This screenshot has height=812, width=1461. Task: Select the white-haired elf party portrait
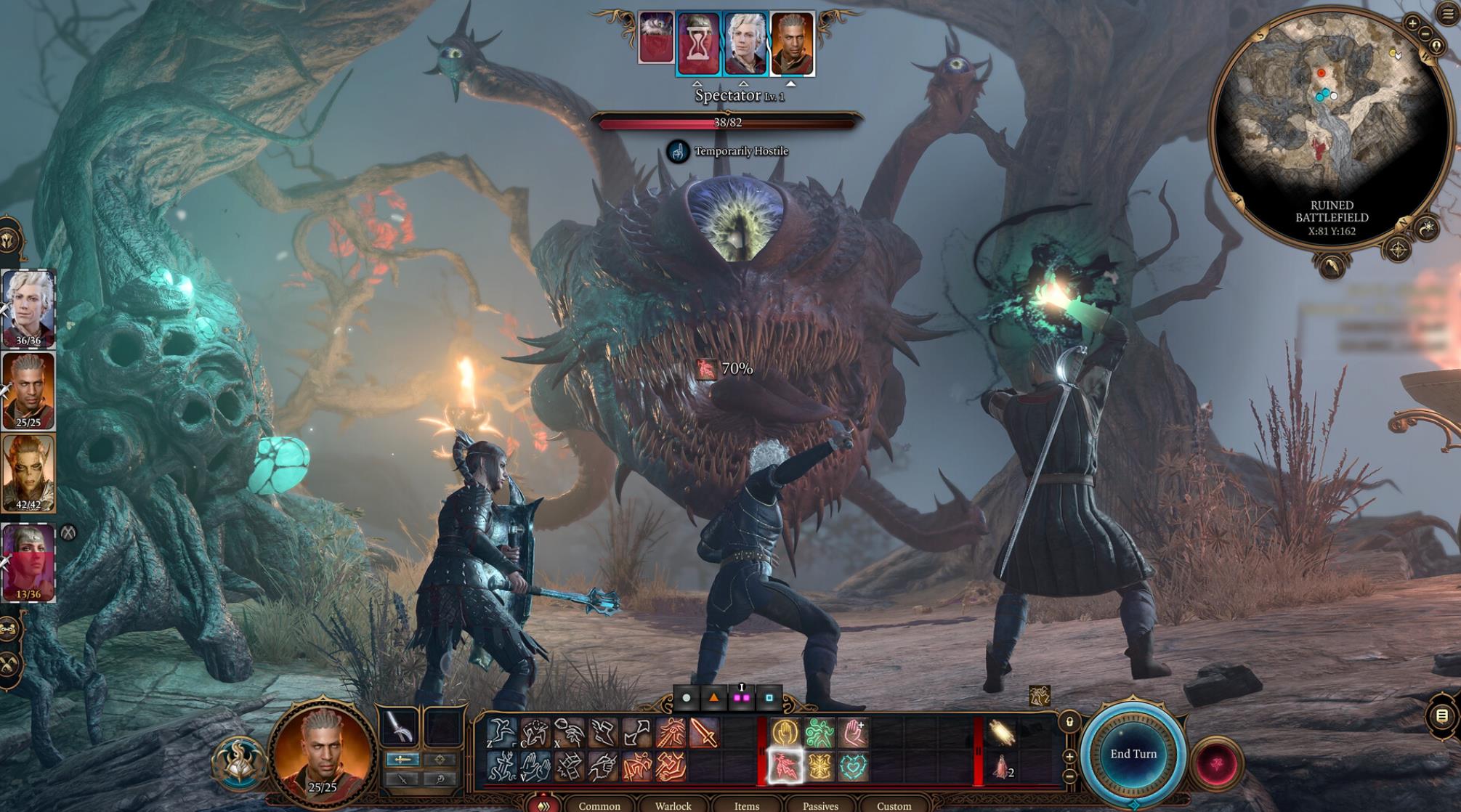tap(28, 309)
